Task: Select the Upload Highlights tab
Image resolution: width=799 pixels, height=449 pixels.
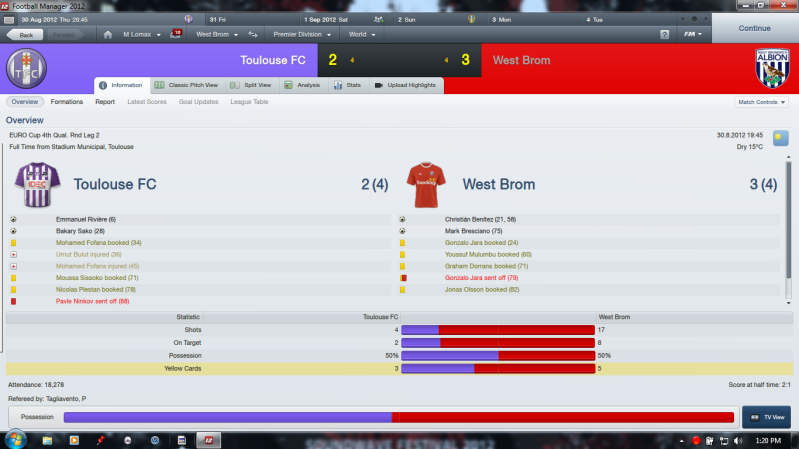Action: tap(404, 85)
